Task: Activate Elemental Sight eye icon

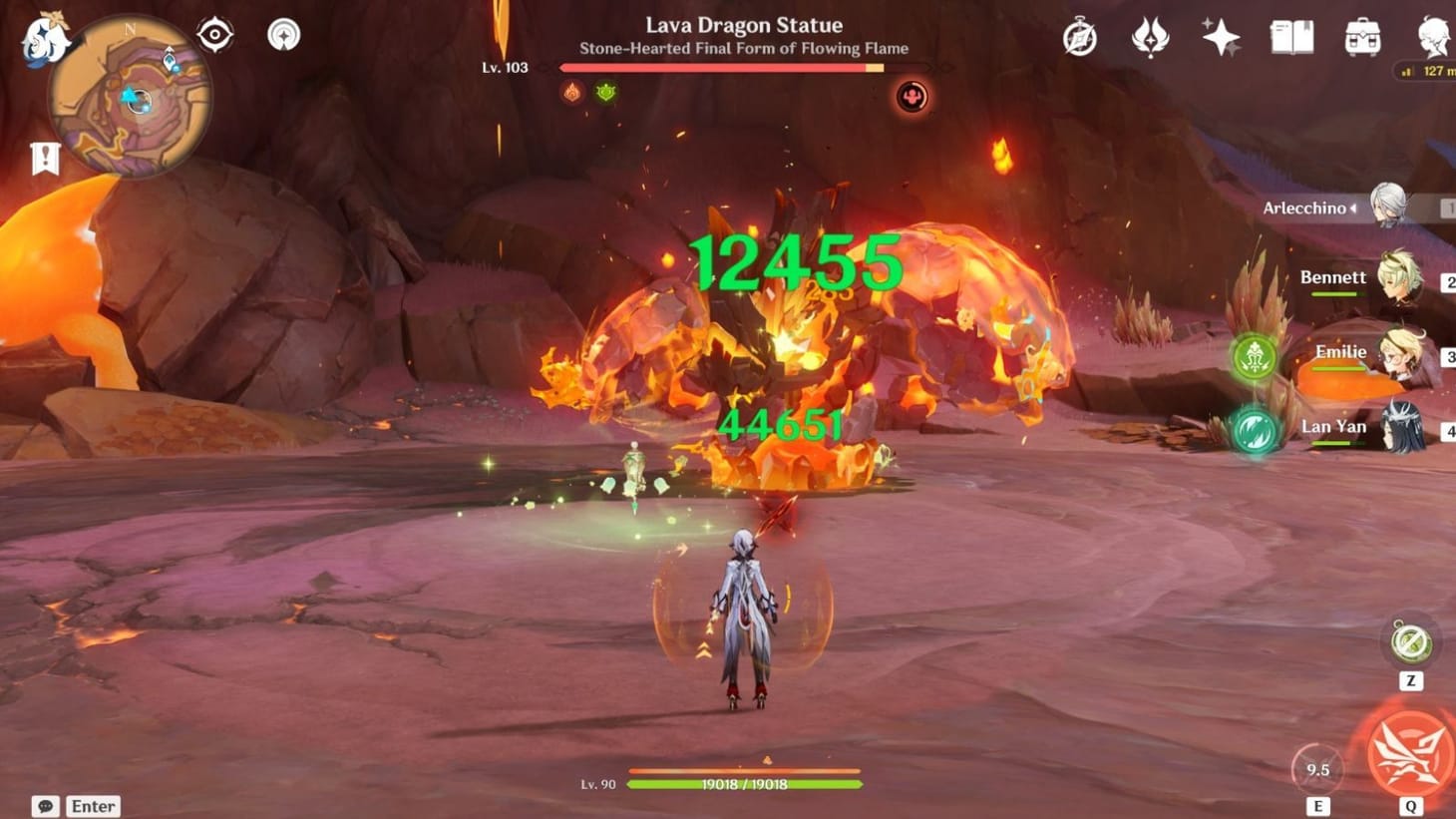Action: (x=213, y=33)
